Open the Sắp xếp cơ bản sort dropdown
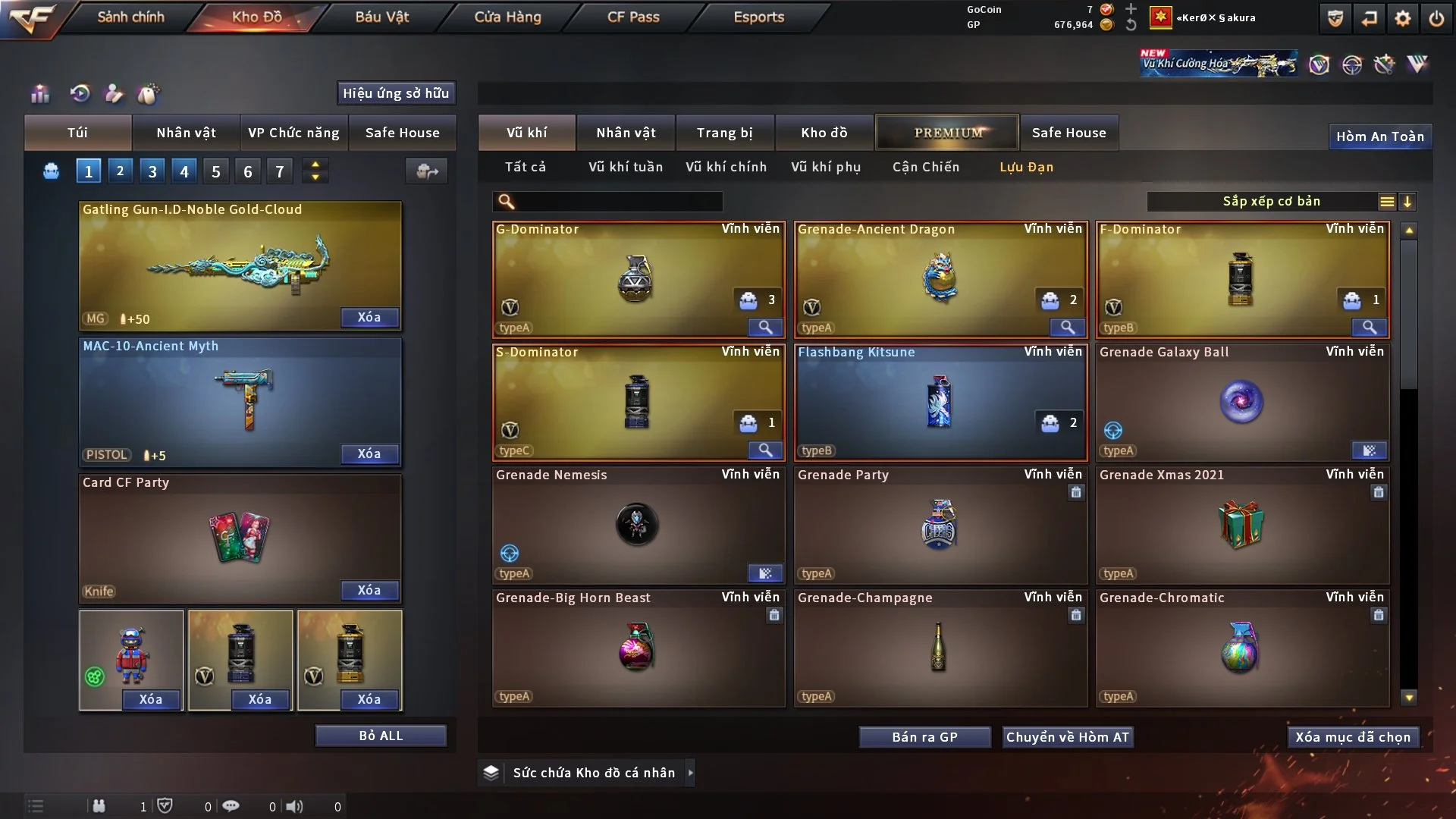This screenshot has height=819, width=1456. (x=1271, y=201)
